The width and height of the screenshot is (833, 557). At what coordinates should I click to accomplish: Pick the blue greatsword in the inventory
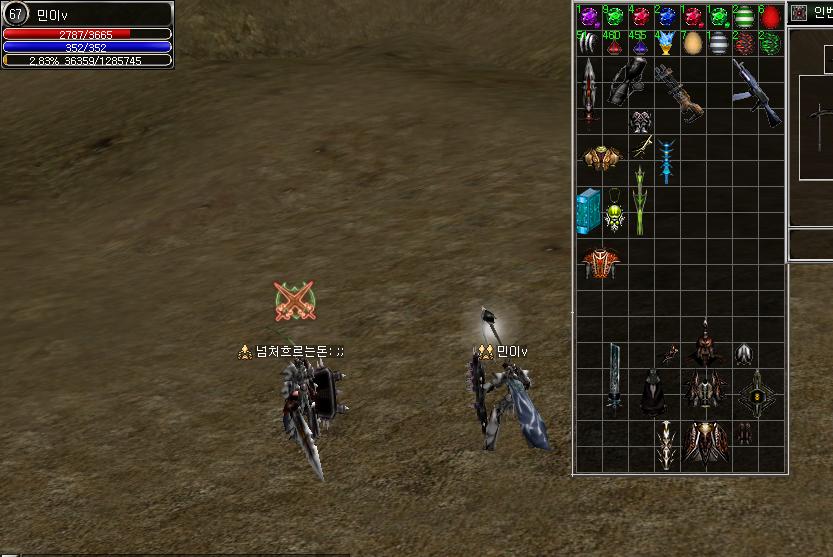[x=614, y=378]
